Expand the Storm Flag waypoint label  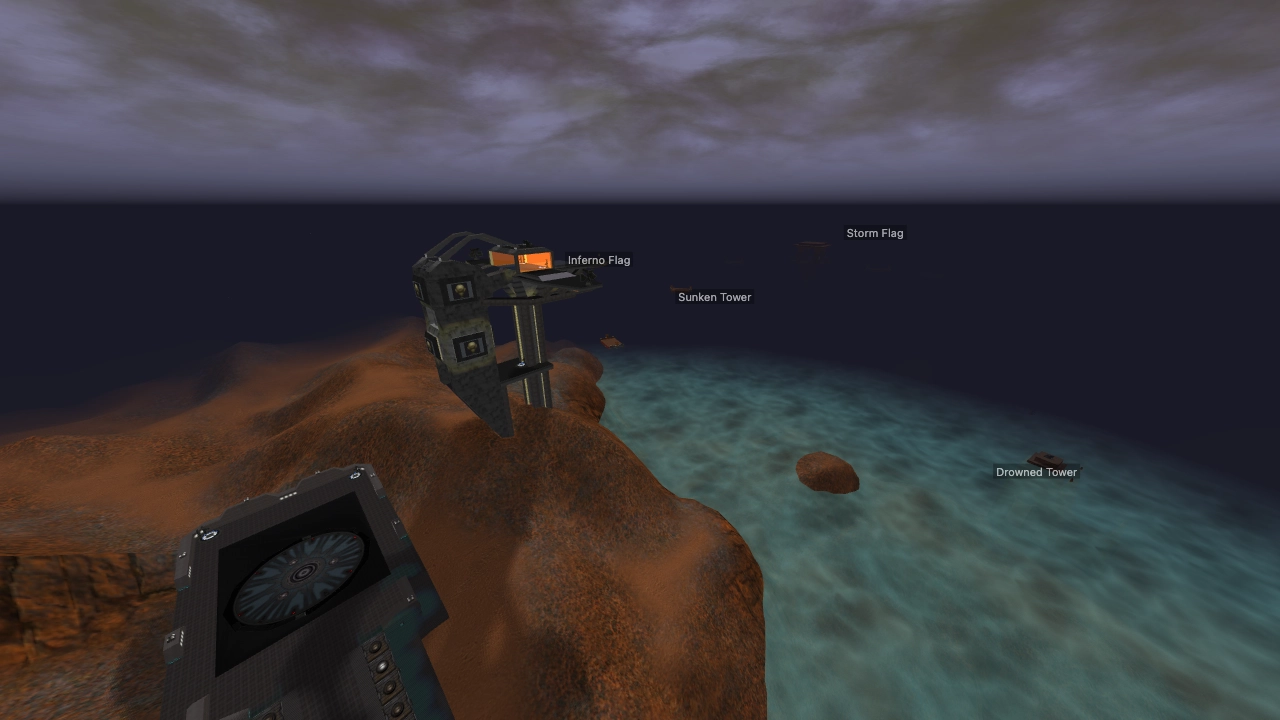coord(875,233)
